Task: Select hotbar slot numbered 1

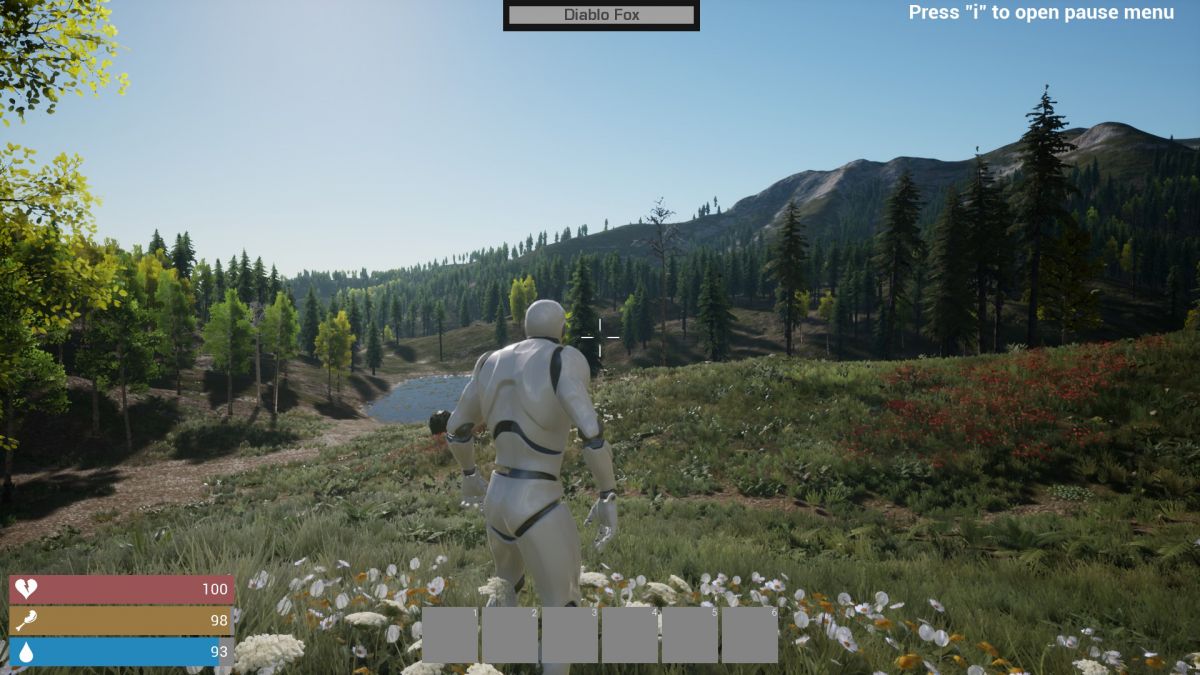Action: pos(450,635)
